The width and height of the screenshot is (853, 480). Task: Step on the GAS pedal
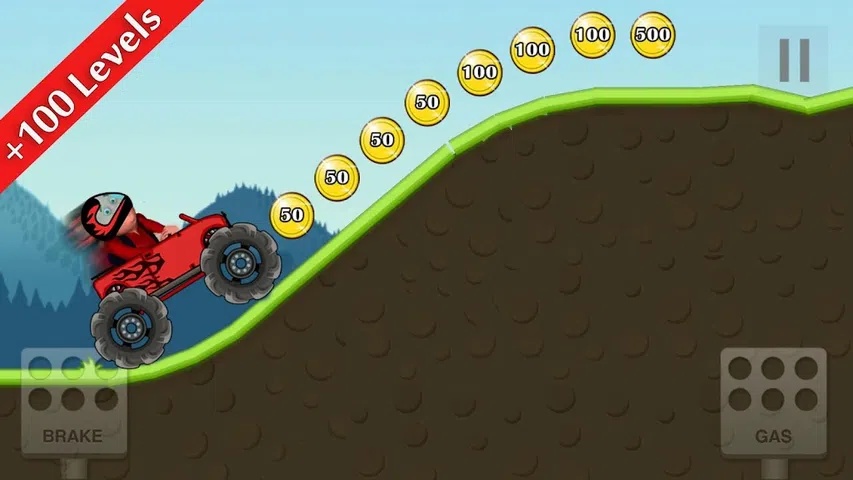773,402
